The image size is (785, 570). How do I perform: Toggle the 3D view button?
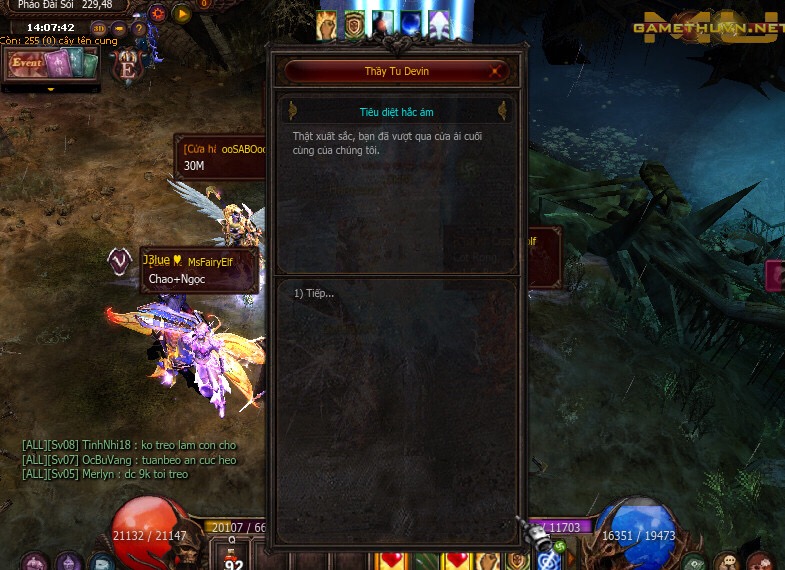[x=99, y=28]
